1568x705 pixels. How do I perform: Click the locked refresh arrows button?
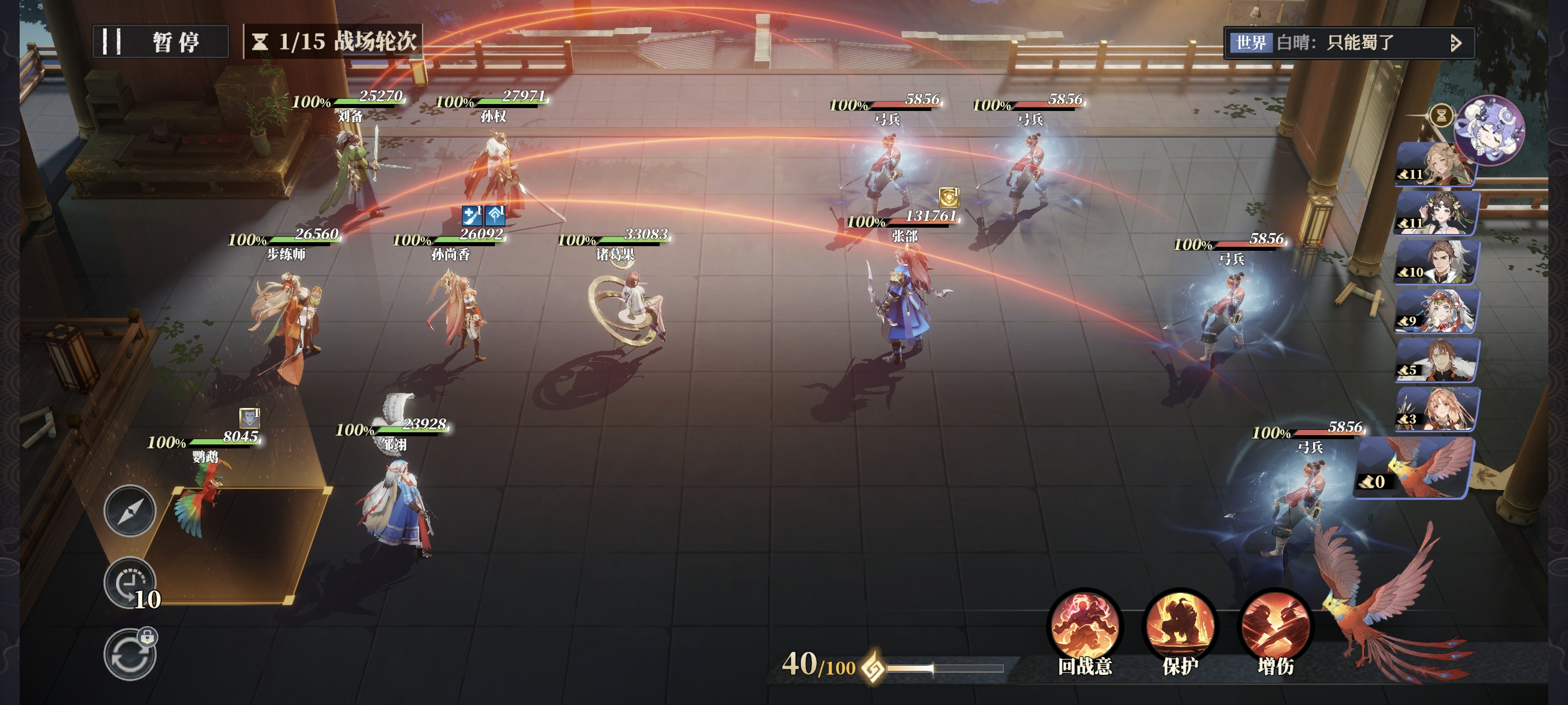pos(130,655)
